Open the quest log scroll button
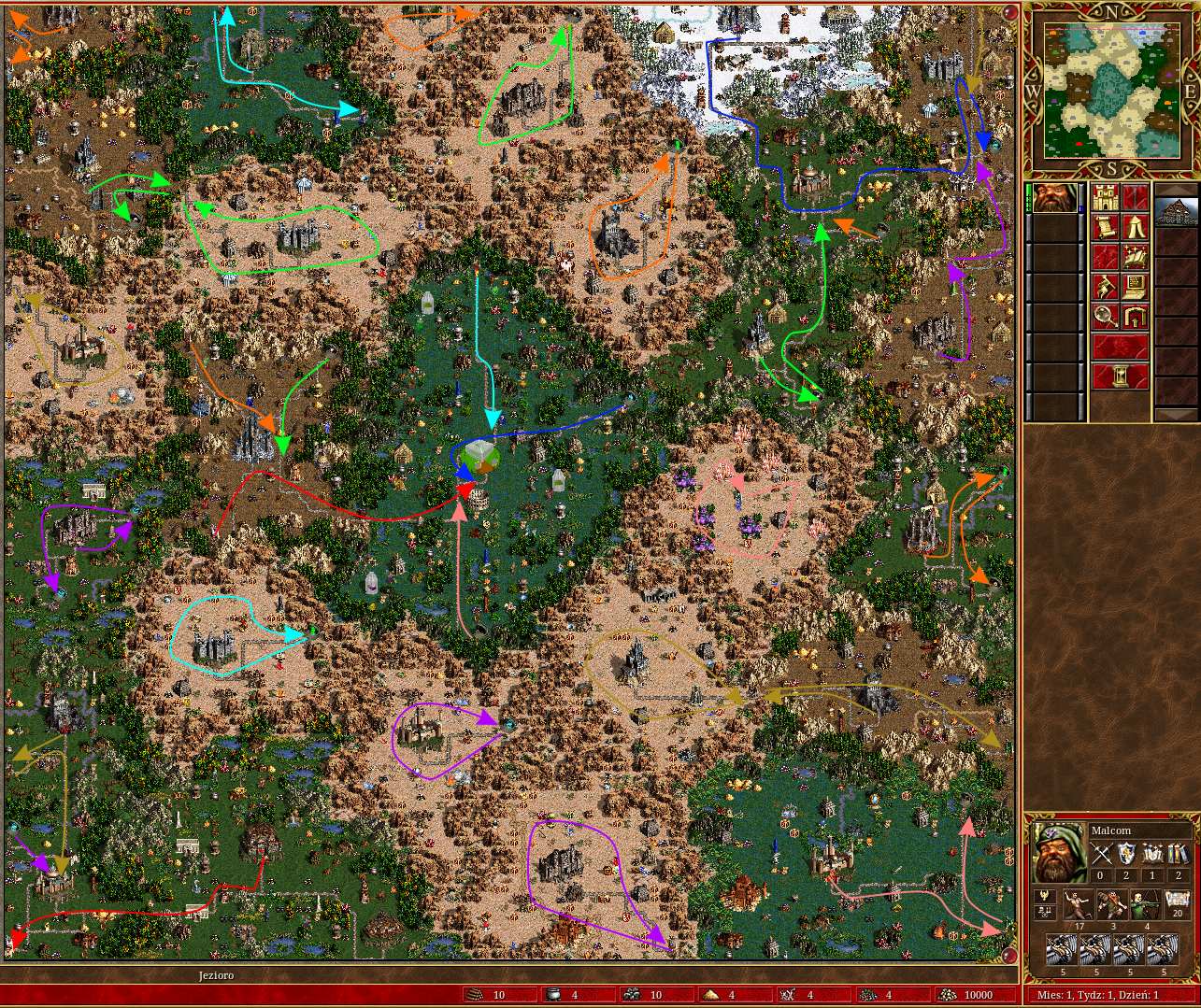1201x1008 pixels. tap(1106, 227)
